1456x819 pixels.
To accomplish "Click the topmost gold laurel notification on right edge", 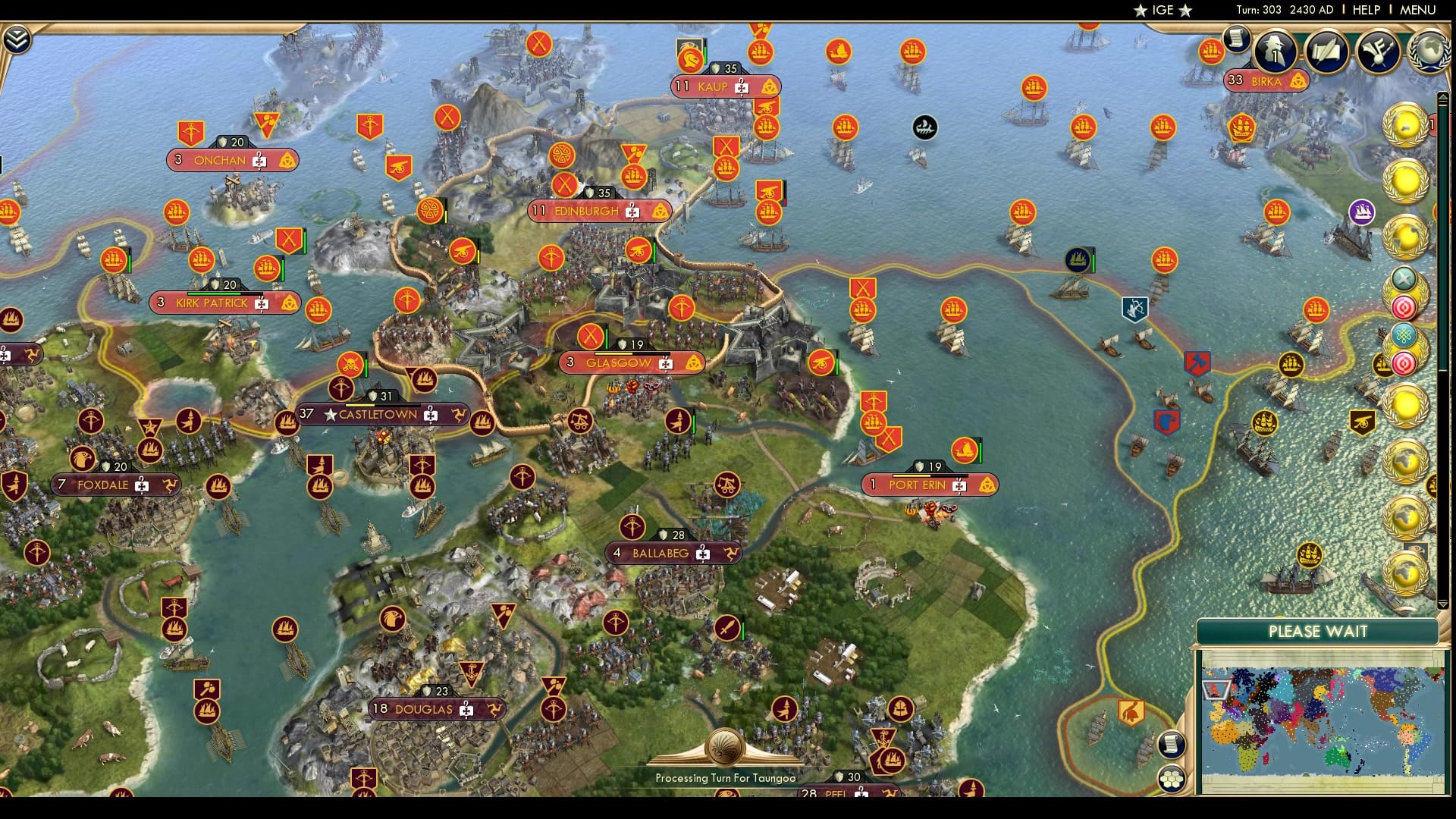I will pyautogui.click(x=1407, y=127).
